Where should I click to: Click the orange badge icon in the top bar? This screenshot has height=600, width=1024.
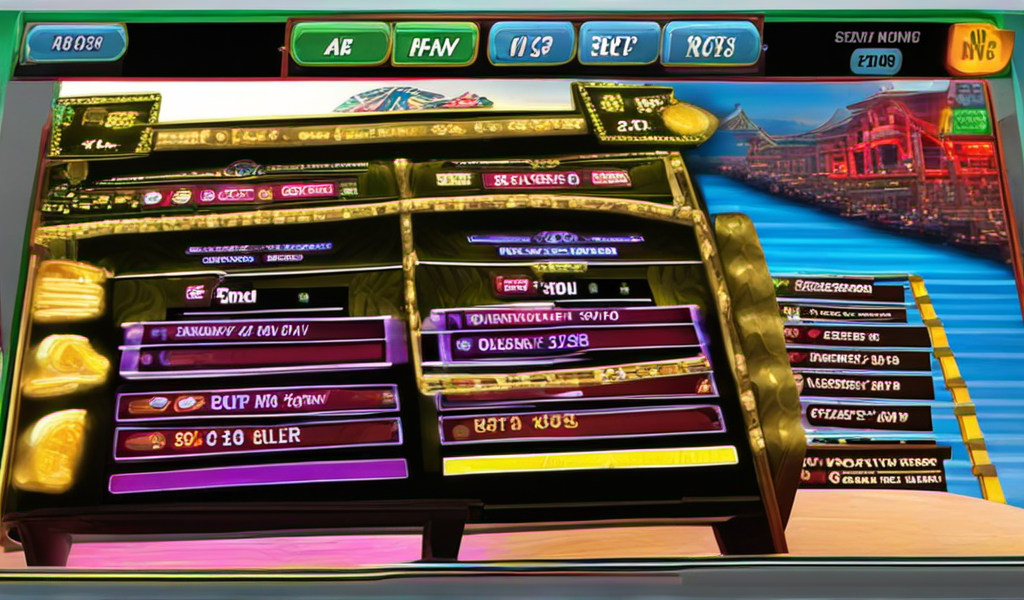pyautogui.click(x=980, y=50)
